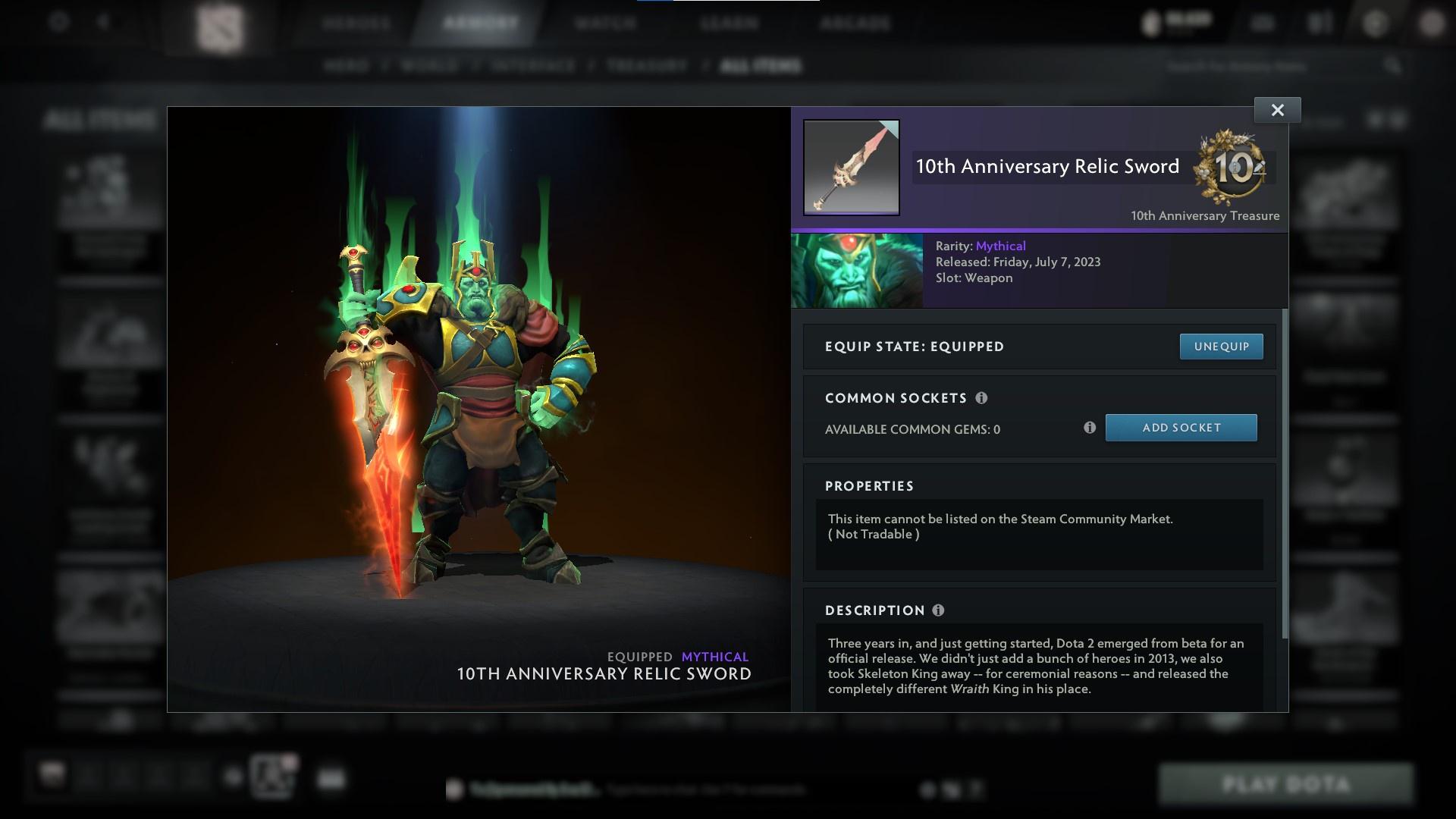Click the profile avatar in the top-right corner
Image resolution: width=1456 pixels, height=819 pixels.
tap(1431, 24)
